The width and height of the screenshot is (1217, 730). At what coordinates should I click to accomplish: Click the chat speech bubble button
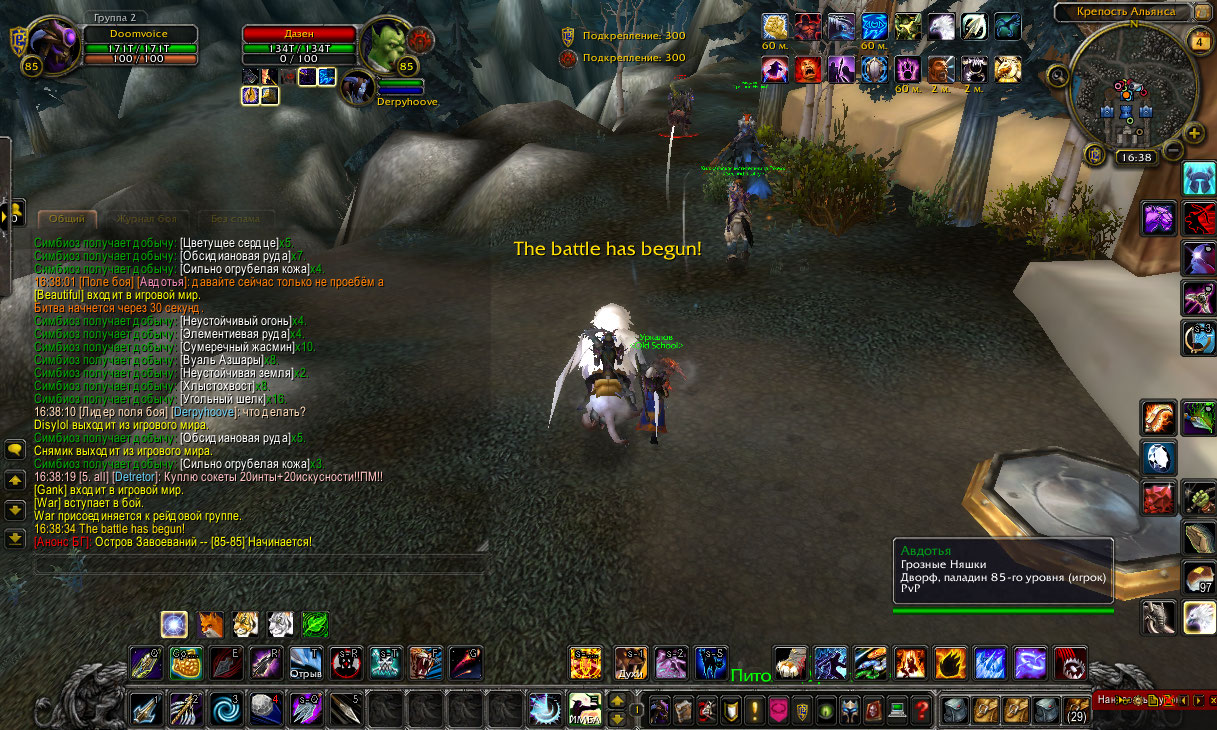15,450
